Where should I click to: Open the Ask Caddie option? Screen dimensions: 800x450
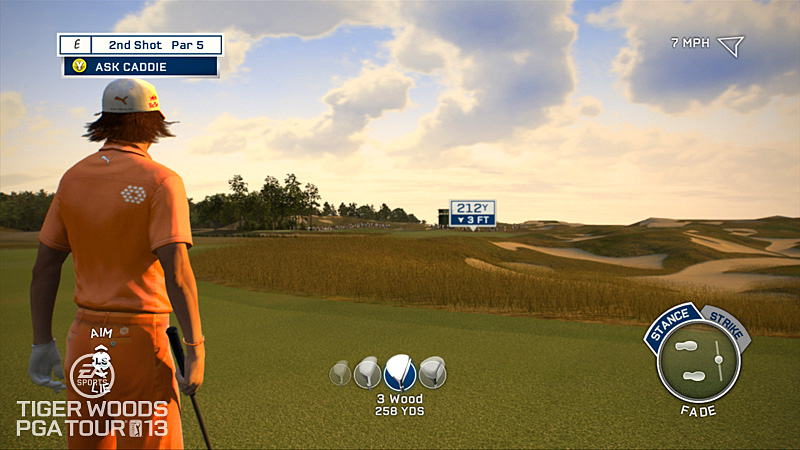[x=140, y=67]
